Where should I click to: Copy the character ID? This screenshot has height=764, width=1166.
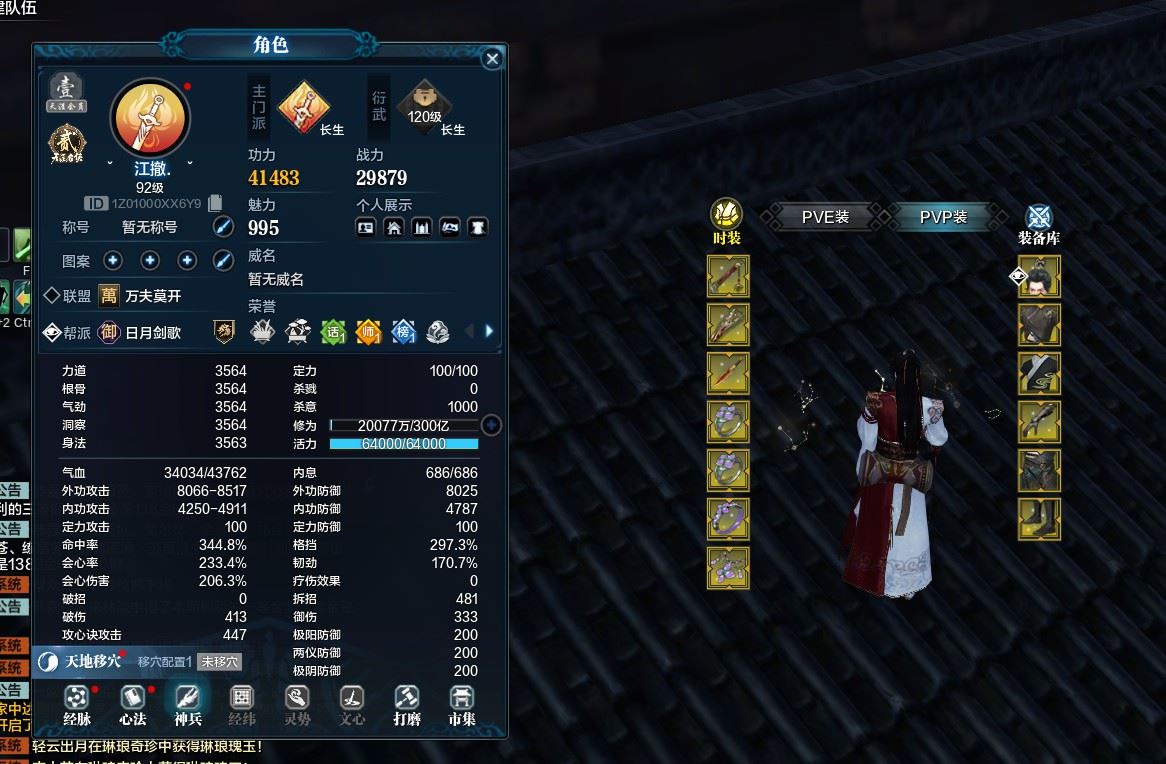tap(215, 203)
